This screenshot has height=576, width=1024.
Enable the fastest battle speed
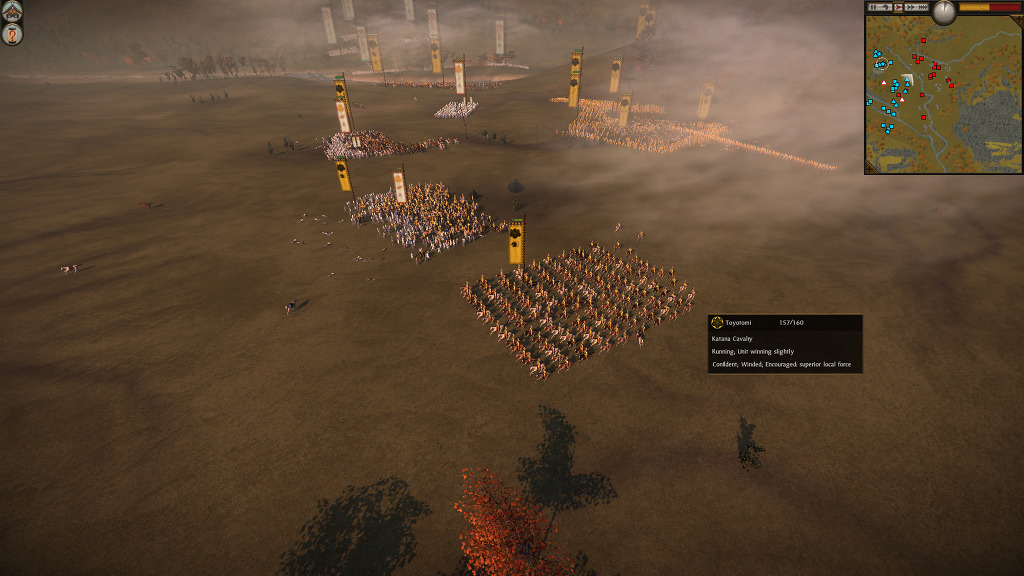point(923,7)
